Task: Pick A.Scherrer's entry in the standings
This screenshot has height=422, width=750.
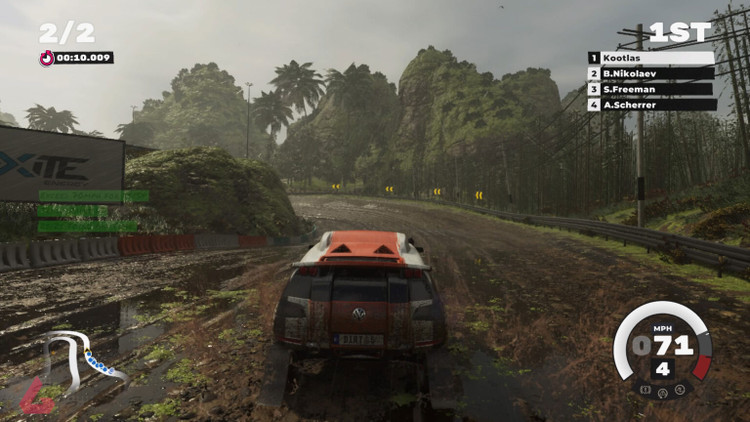Action: point(651,104)
